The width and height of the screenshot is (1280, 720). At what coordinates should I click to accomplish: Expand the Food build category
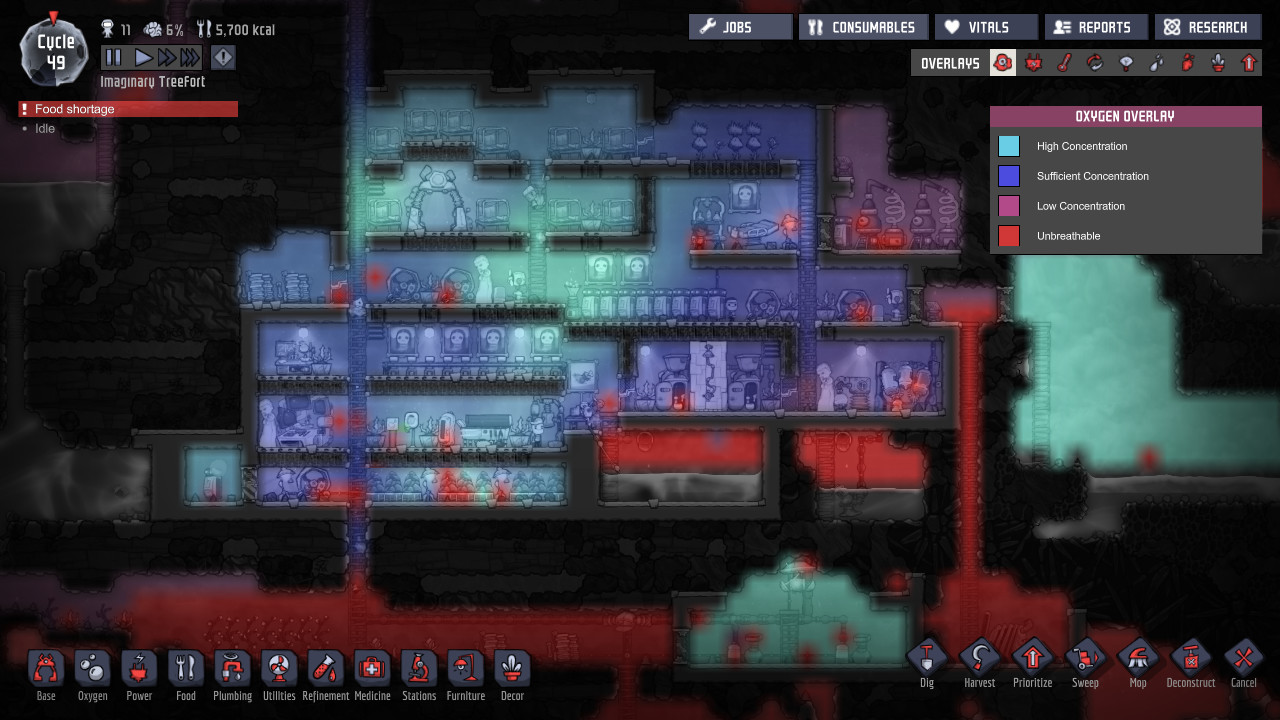tap(186, 670)
